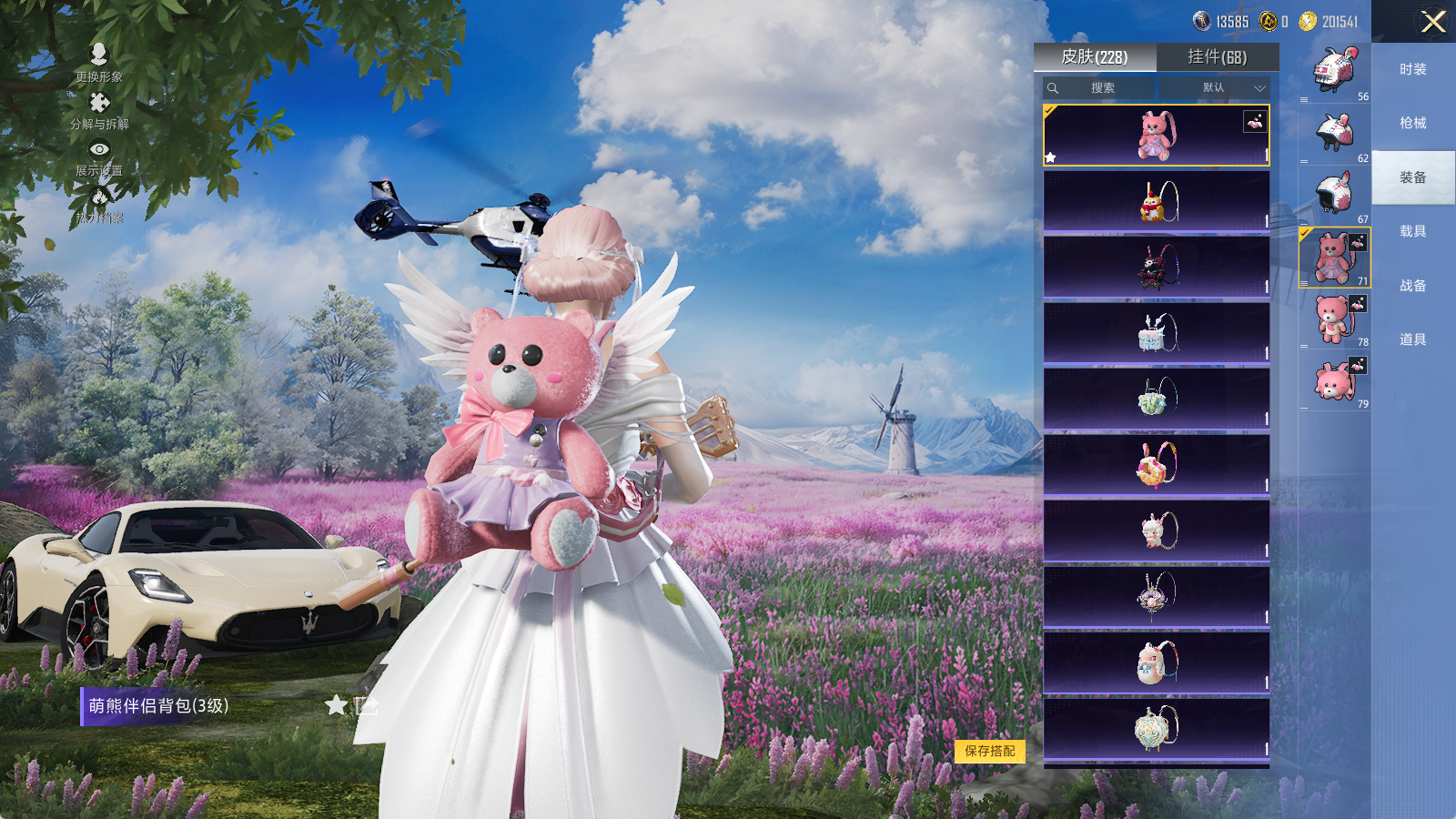This screenshot has width=1456, height=819.
Task: Open the 载具 vehicles category
Action: click(x=1412, y=231)
